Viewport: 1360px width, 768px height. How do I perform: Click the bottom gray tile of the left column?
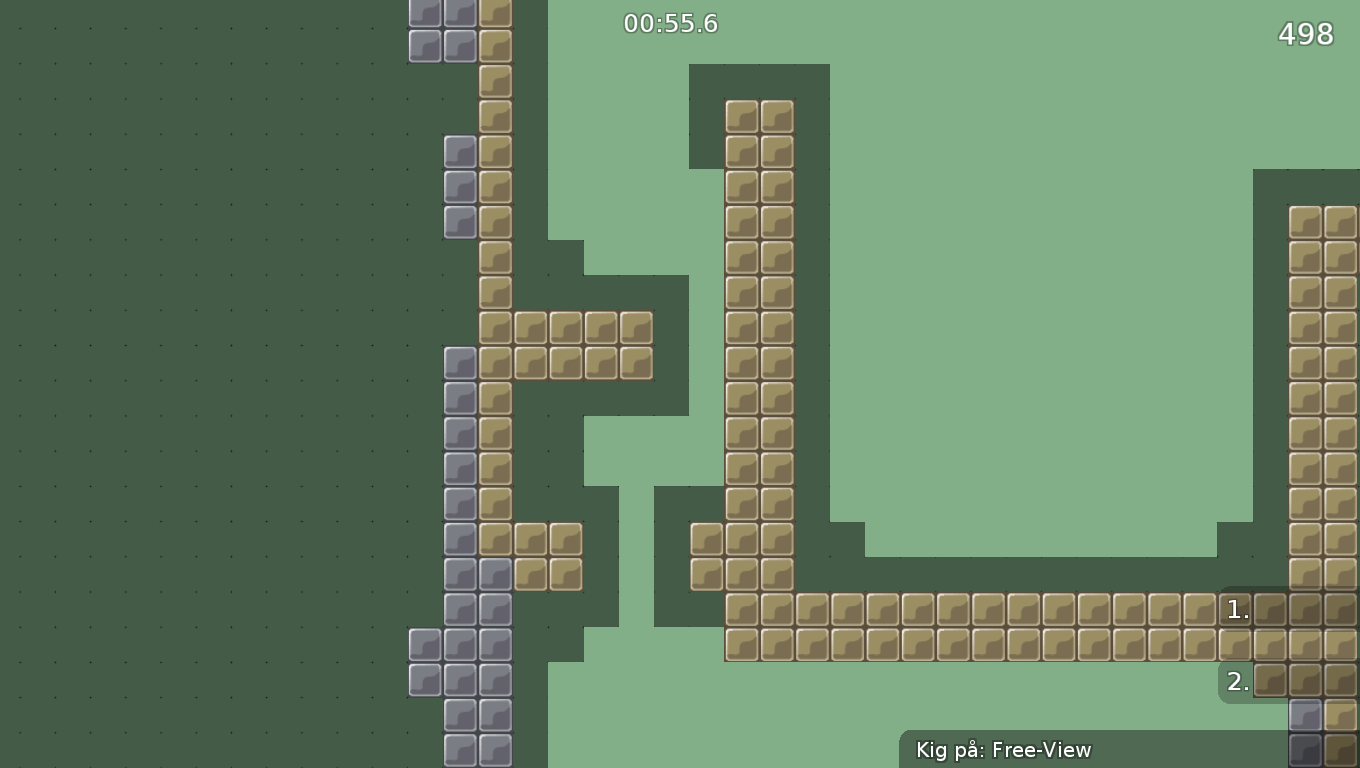click(460, 750)
